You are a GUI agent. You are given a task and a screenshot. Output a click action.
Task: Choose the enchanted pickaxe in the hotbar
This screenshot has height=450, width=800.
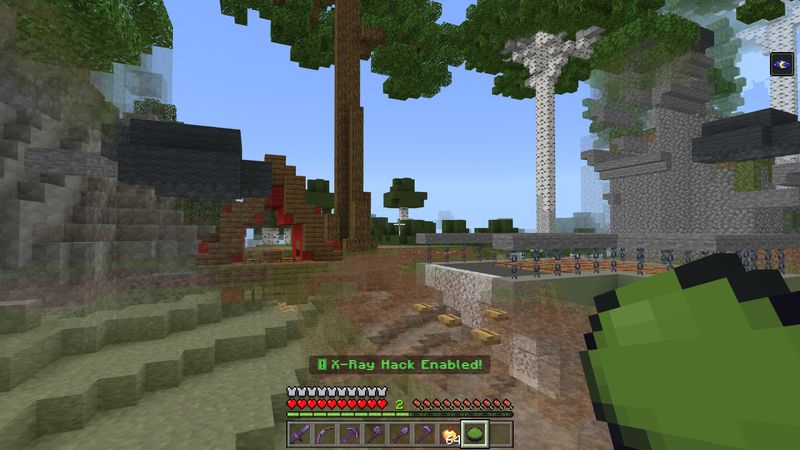point(351,435)
